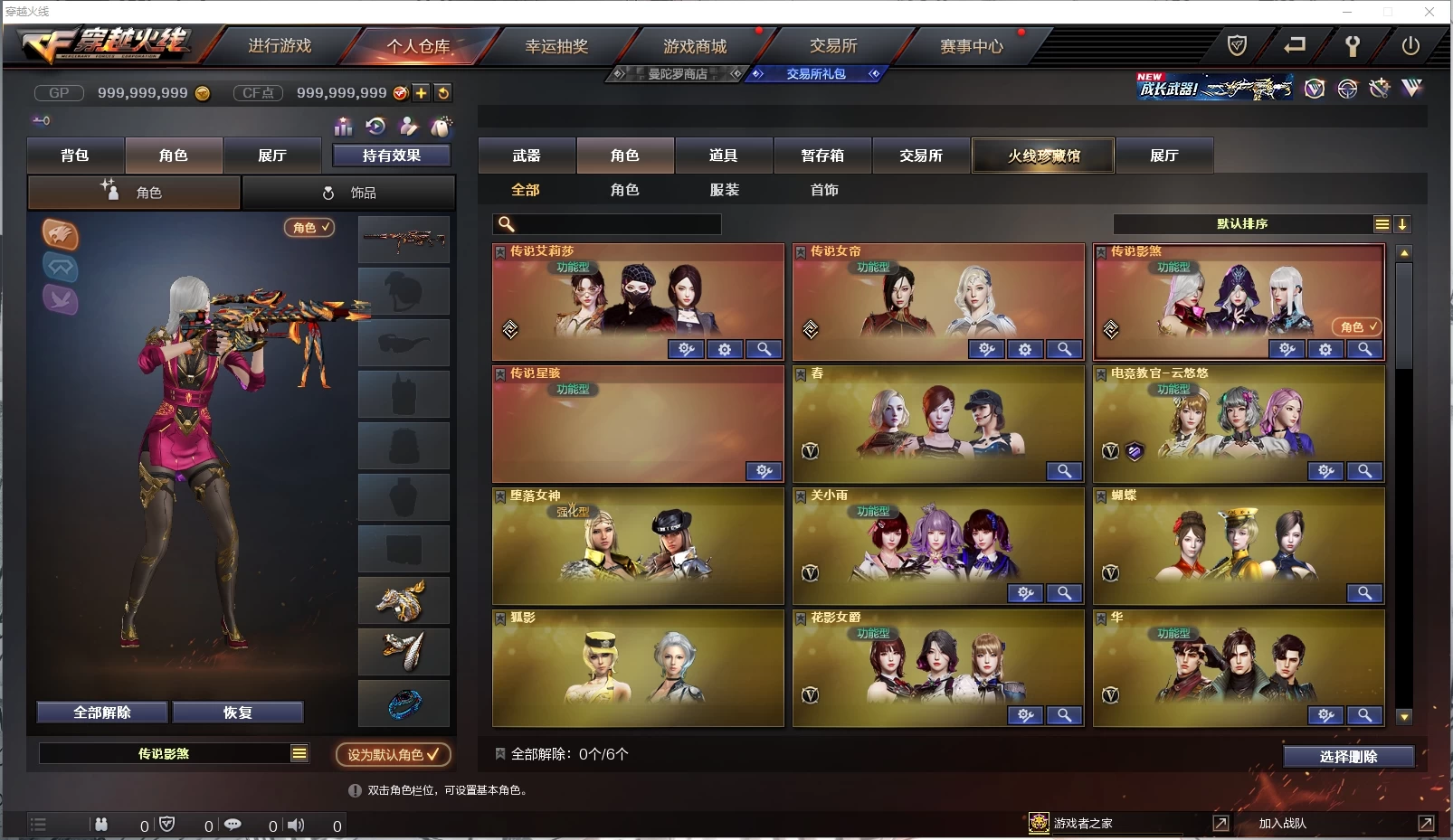Image resolution: width=1453 pixels, height=840 pixels.
Task: Toggle the bookmark icon next to 全部解除 counter
Action: pyautogui.click(x=499, y=754)
